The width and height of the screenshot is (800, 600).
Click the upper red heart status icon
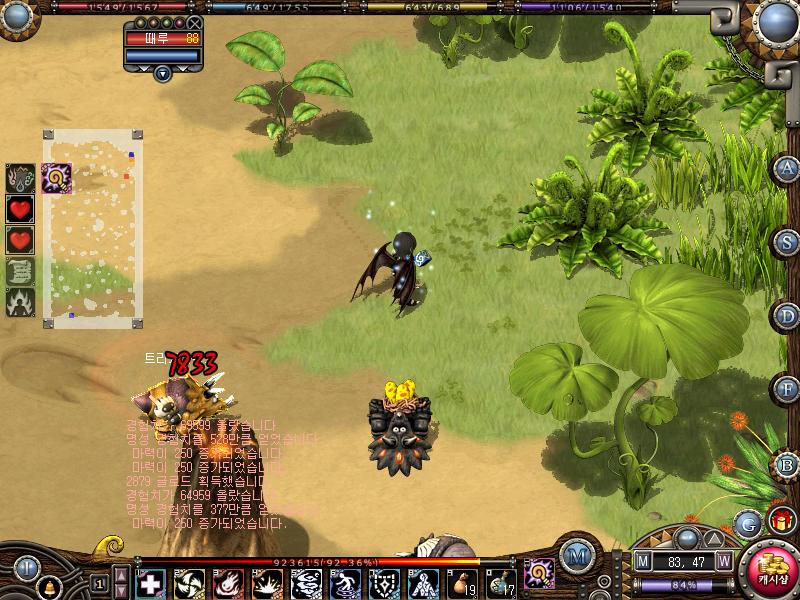(20, 209)
